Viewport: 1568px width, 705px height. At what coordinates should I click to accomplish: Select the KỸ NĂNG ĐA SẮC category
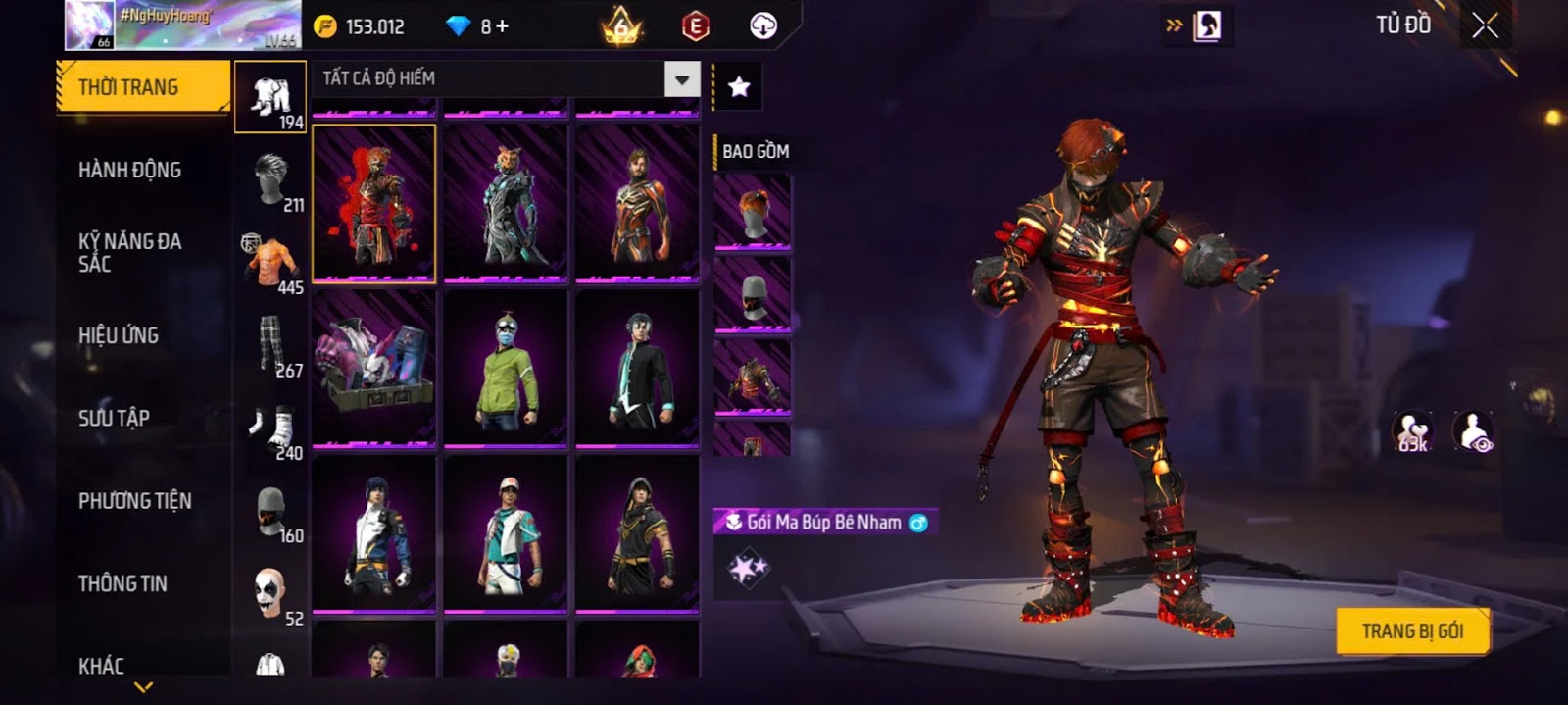tap(129, 252)
